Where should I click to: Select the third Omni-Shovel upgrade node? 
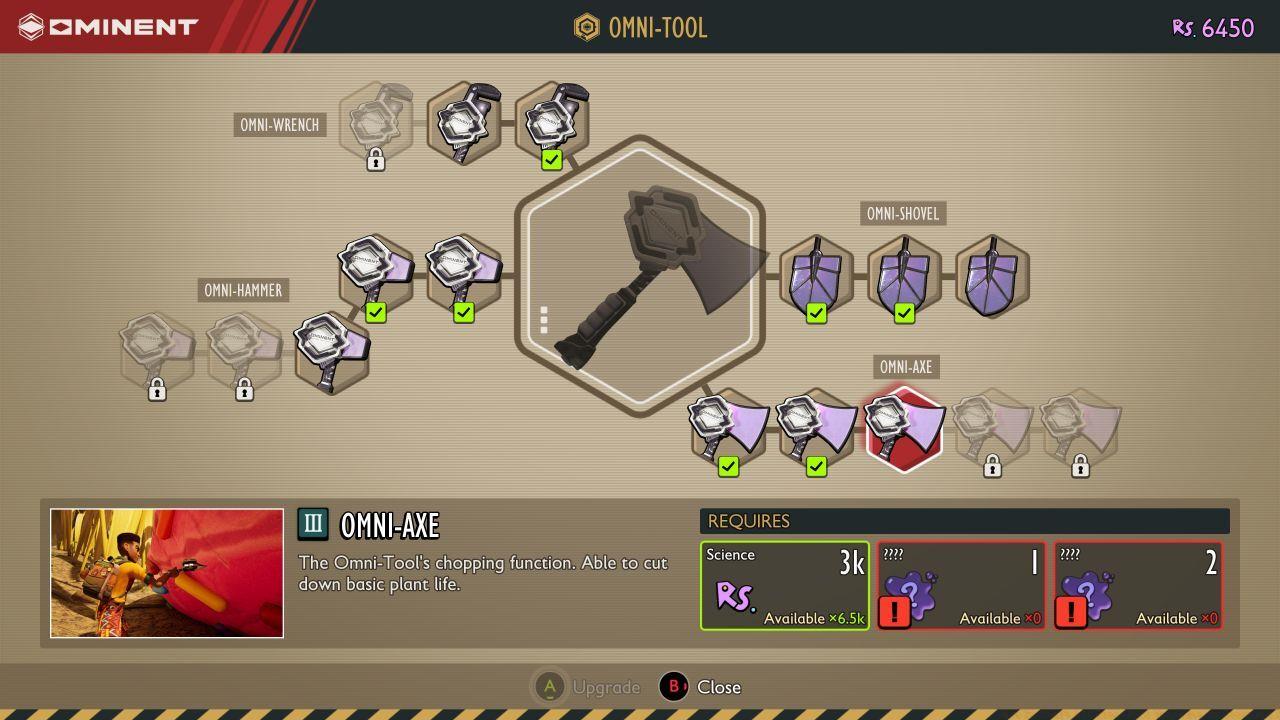tap(991, 278)
